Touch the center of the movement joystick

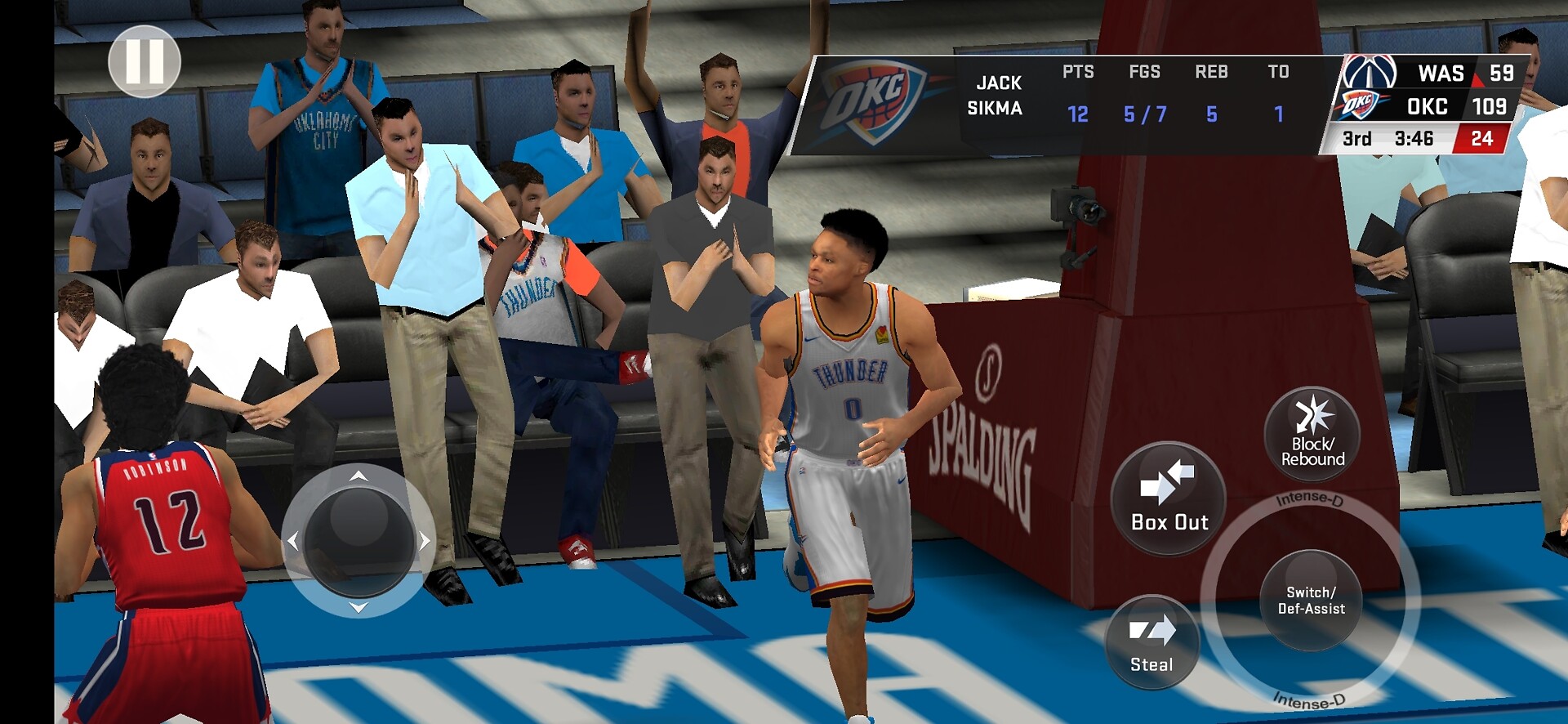pos(359,540)
